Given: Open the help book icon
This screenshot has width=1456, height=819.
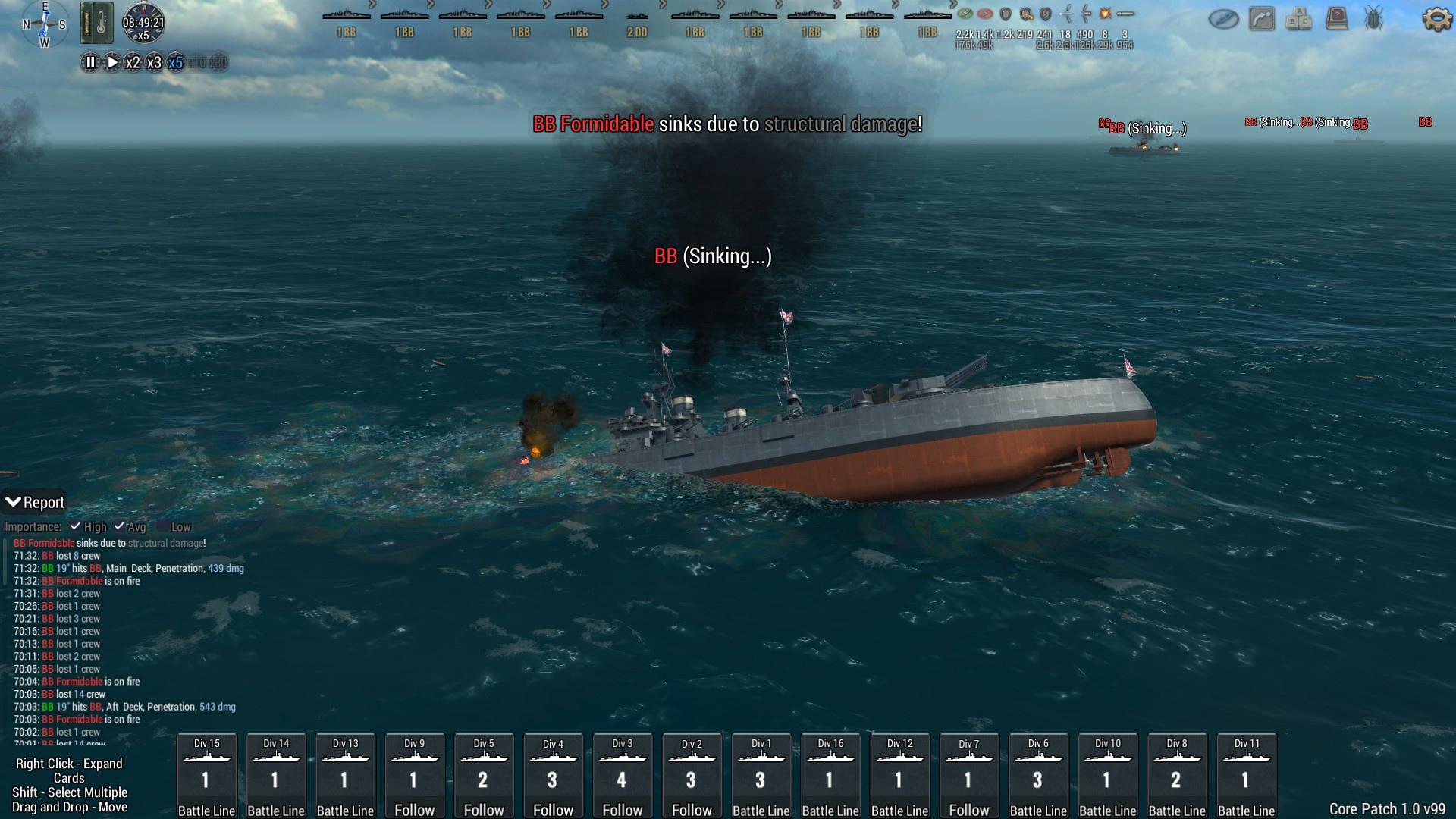Looking at the screenshot, I should point(1336,19).
